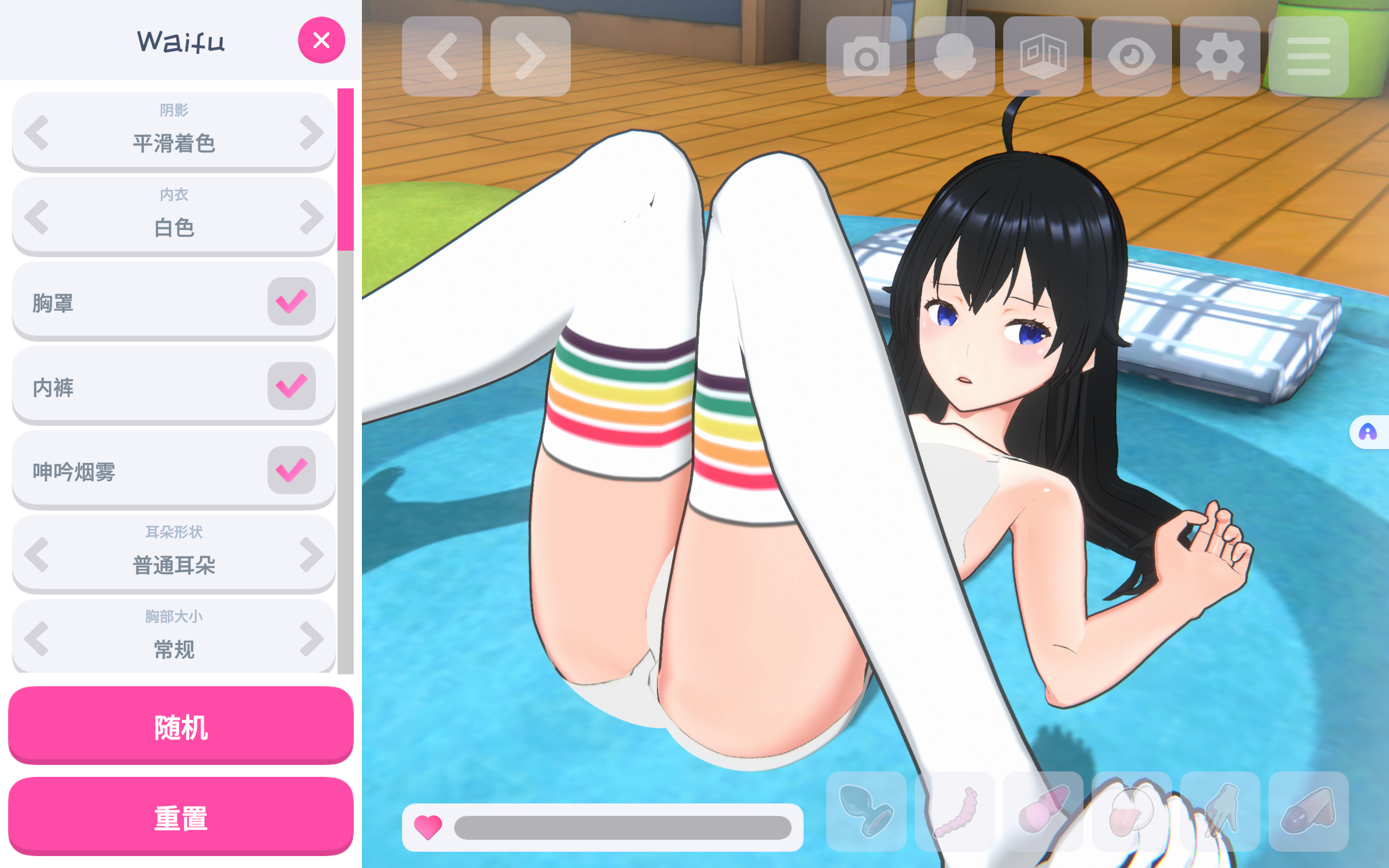Viewport: 1389px width, 868px height.
Task: Open the character head icon menu
Action: click(954, 56)
